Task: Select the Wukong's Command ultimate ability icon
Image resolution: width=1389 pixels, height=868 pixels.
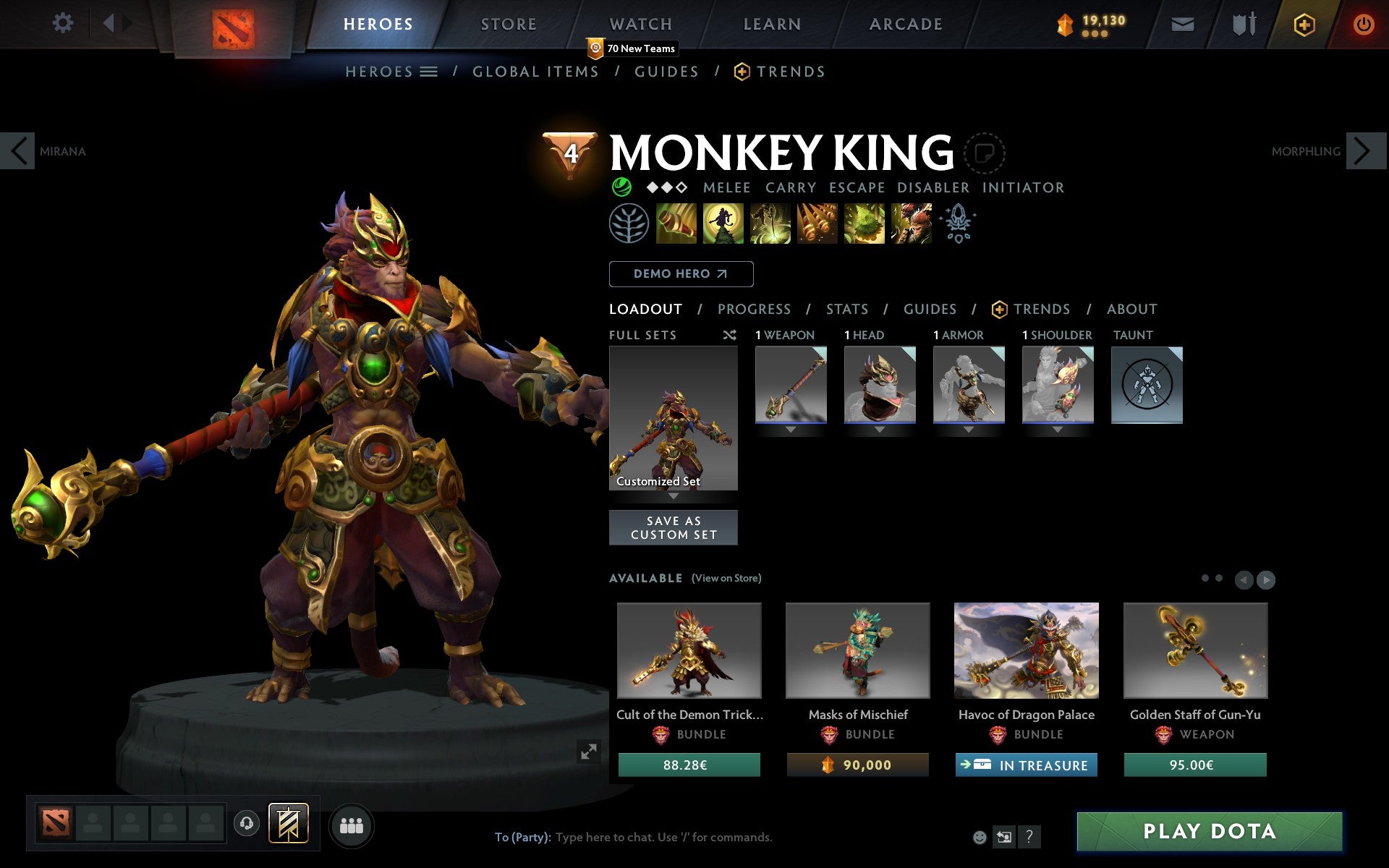Action: 911,224
